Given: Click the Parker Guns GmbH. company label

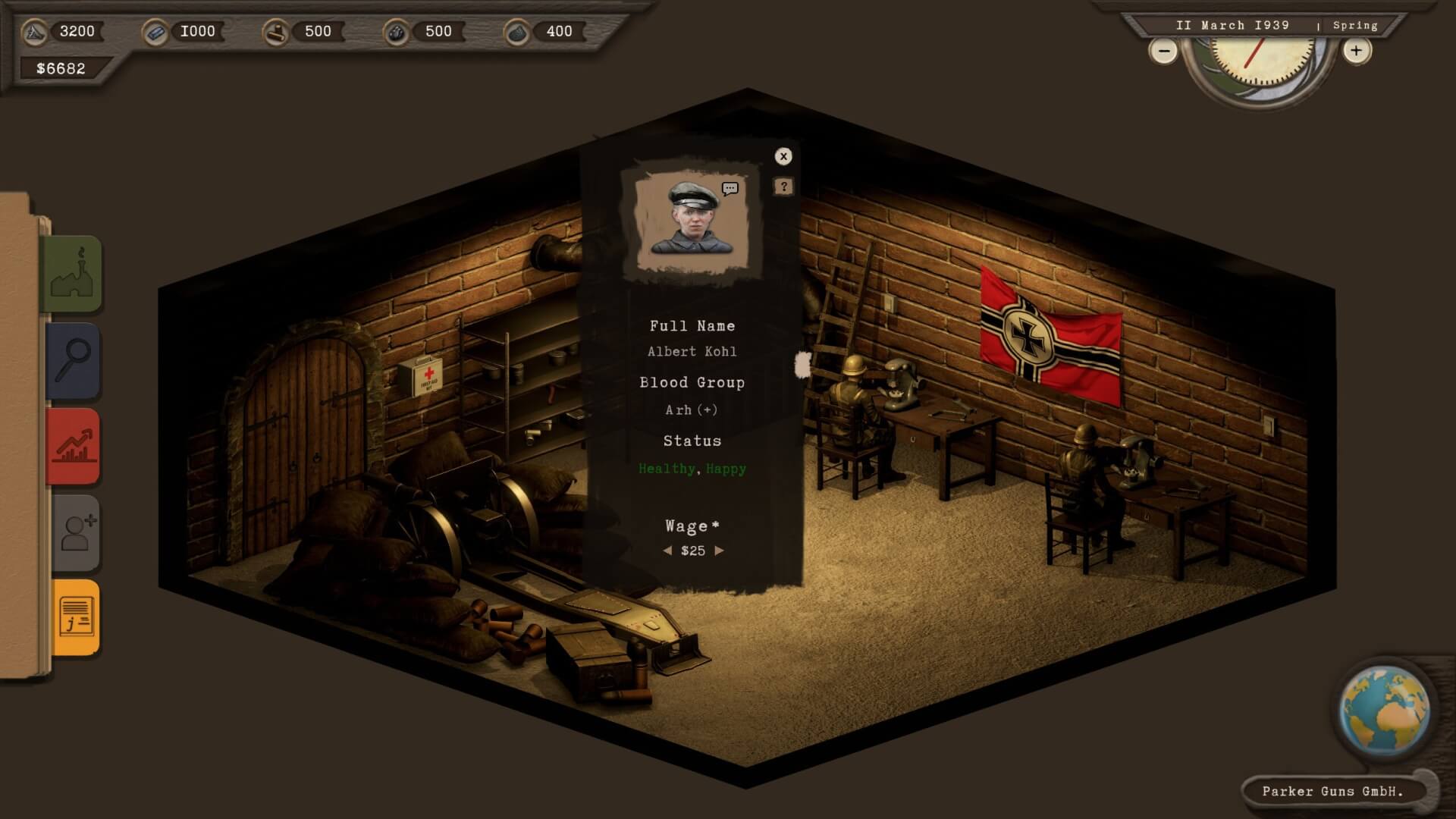Looking at the screenshot, I should pyautogui.click(x=1332, y=791).
